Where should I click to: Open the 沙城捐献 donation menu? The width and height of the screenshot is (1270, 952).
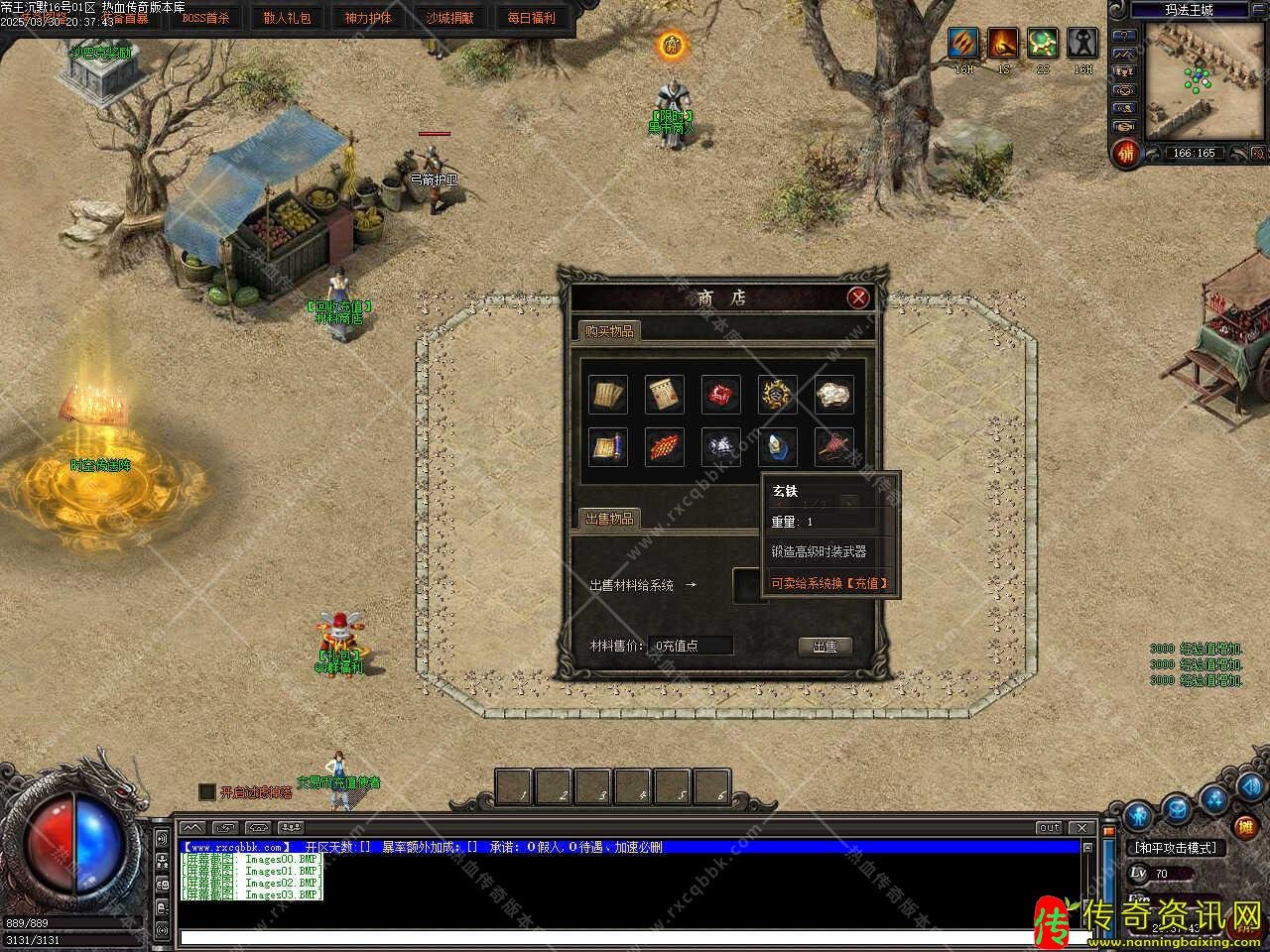(x=449, y=18)
